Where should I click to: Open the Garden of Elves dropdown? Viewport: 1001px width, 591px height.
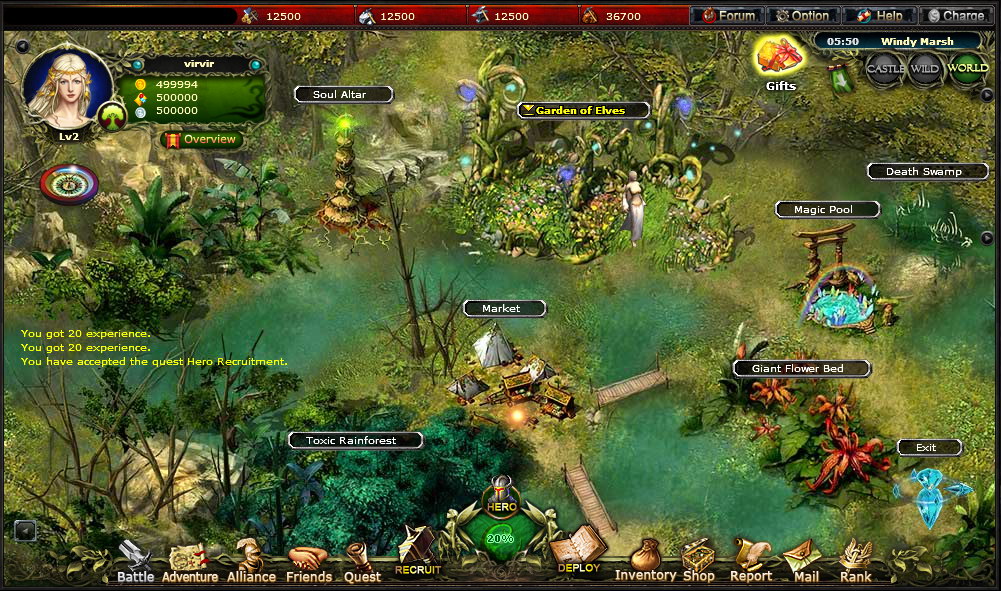(584, 110)
